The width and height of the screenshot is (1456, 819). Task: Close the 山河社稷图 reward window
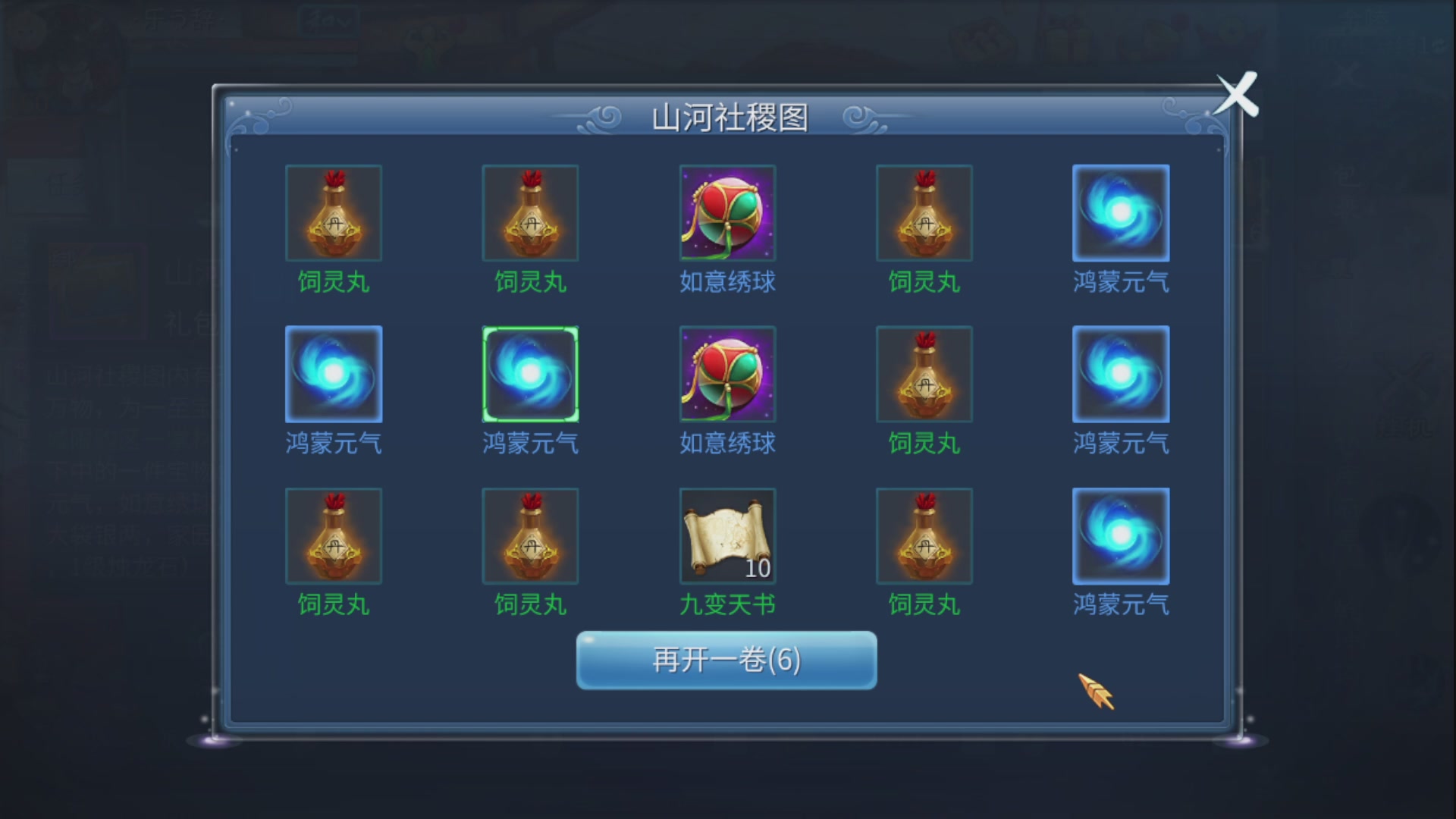click(1238, 95)
